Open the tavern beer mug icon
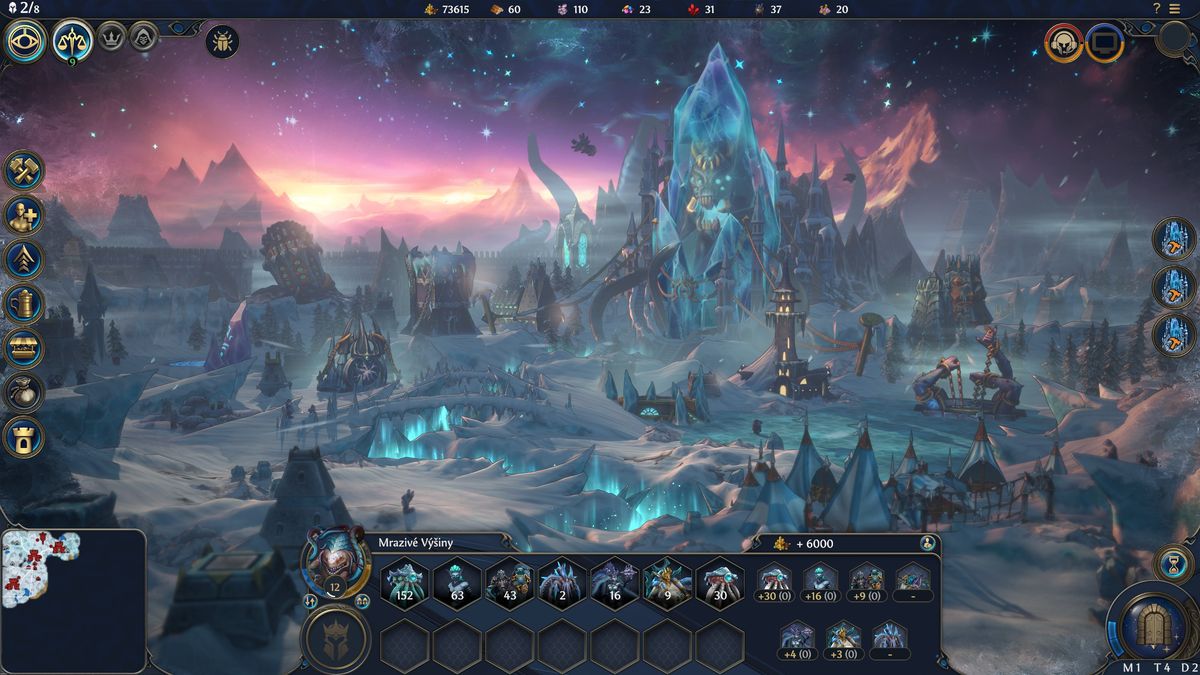 click(x=24, y=303)
